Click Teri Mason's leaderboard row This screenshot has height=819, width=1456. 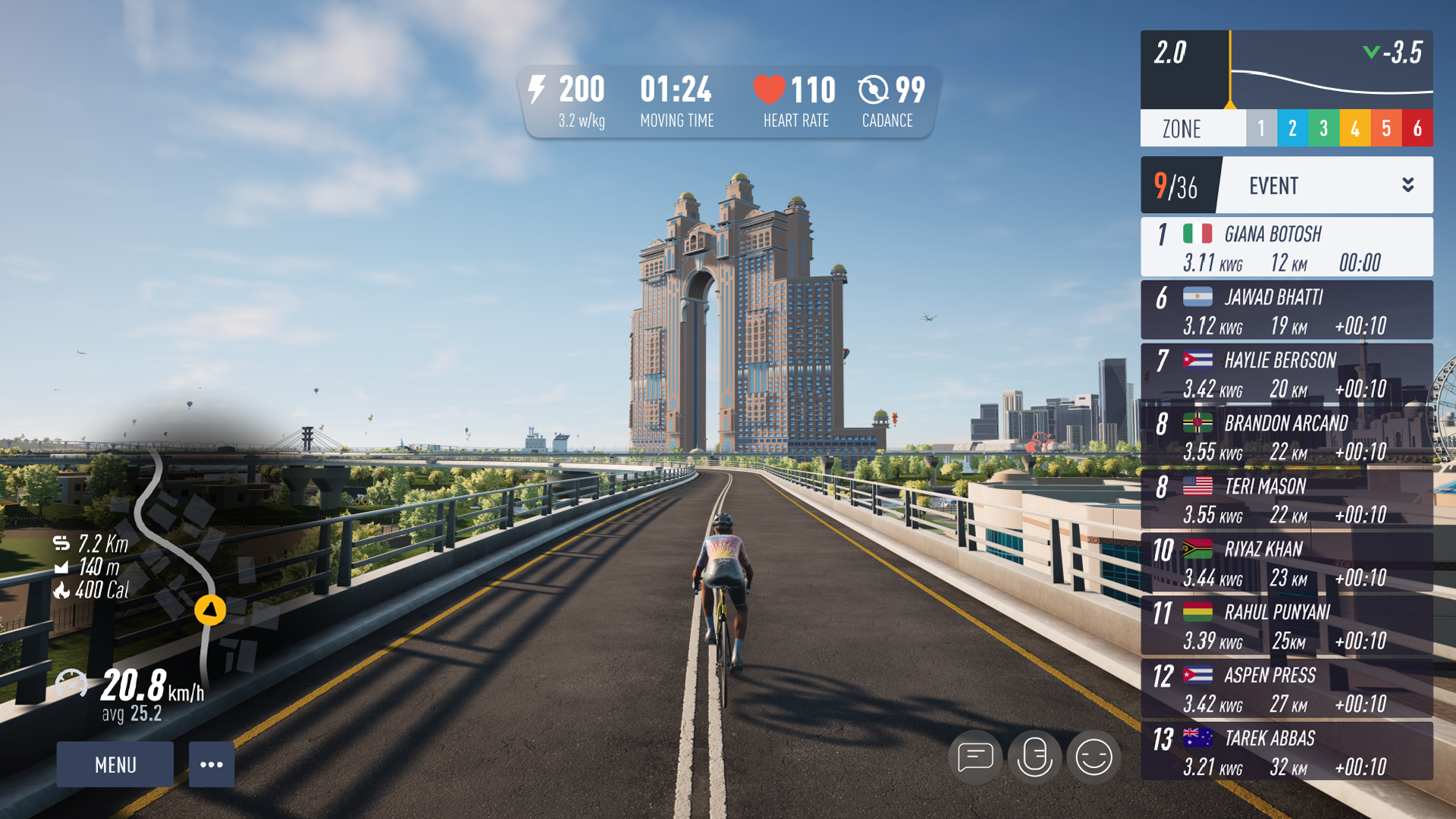pyautogui.click(x=1287, y=499)
